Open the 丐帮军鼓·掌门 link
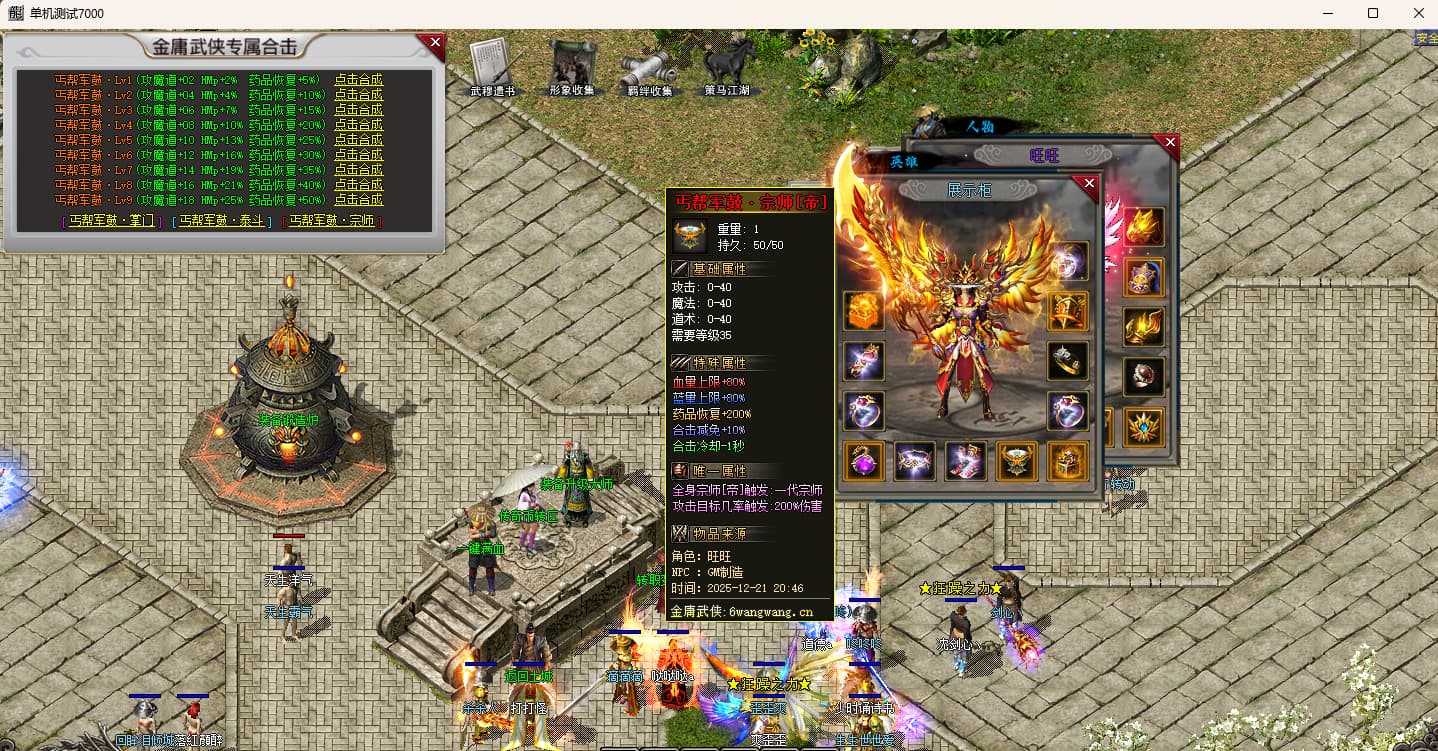Viewport: 1438px width, 751px height. [x=111, y=221]
